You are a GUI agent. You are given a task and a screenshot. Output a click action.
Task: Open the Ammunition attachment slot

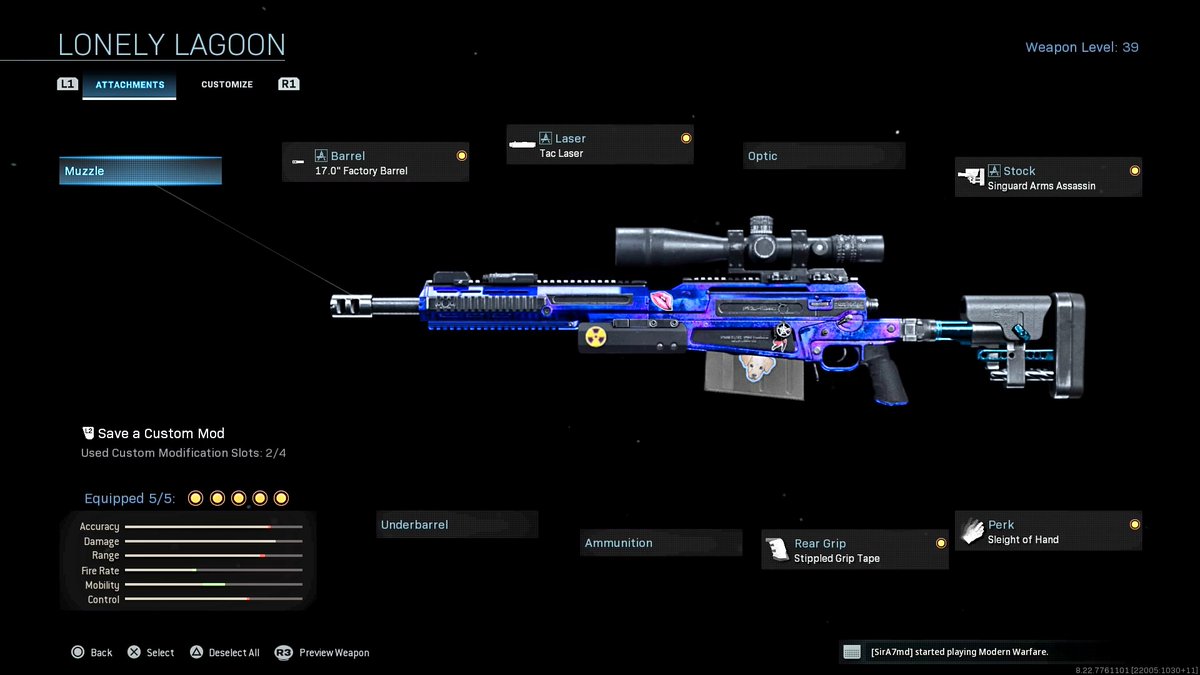660,543
